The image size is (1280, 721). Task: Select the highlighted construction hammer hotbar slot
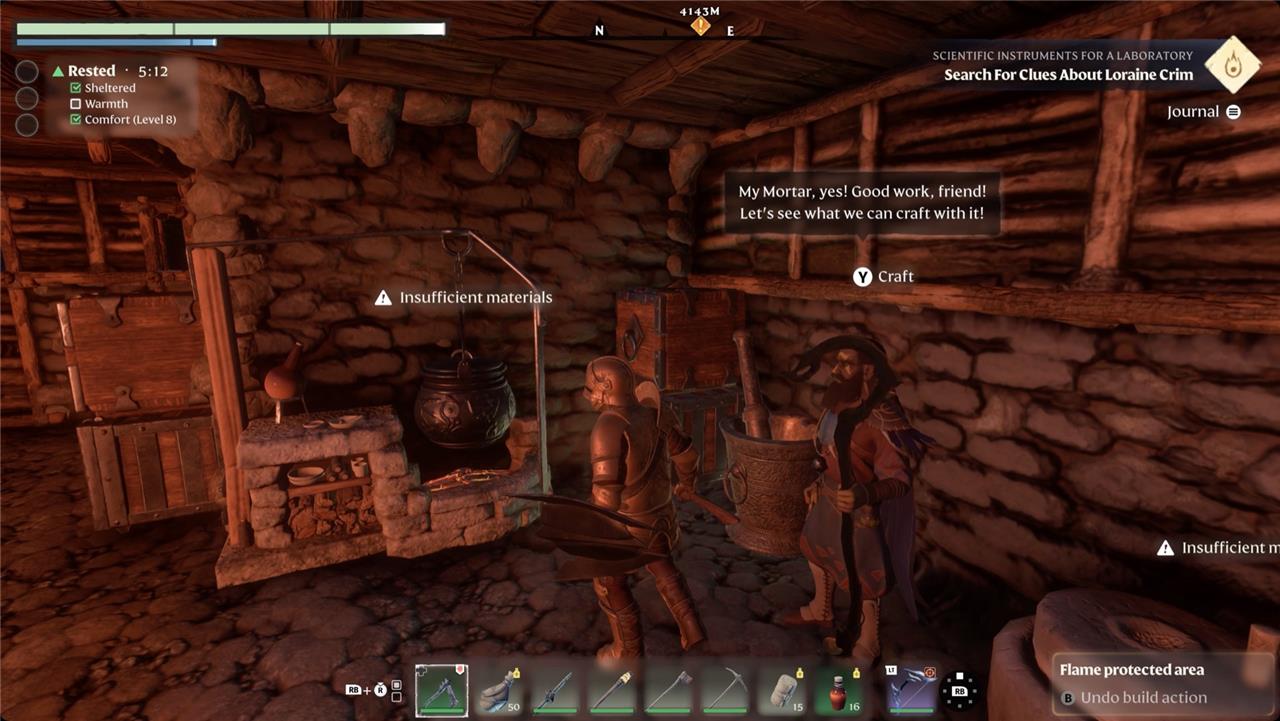pyautogui.click(x=441, y=690)
